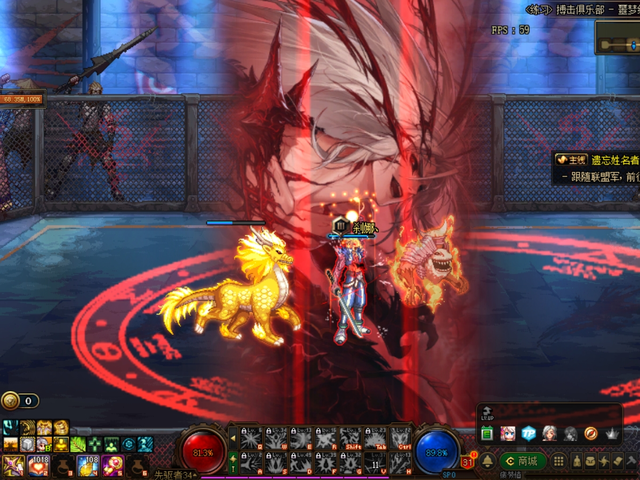Open the 商城 shop button
Screen dimensions: 640x480
(525, 462)
